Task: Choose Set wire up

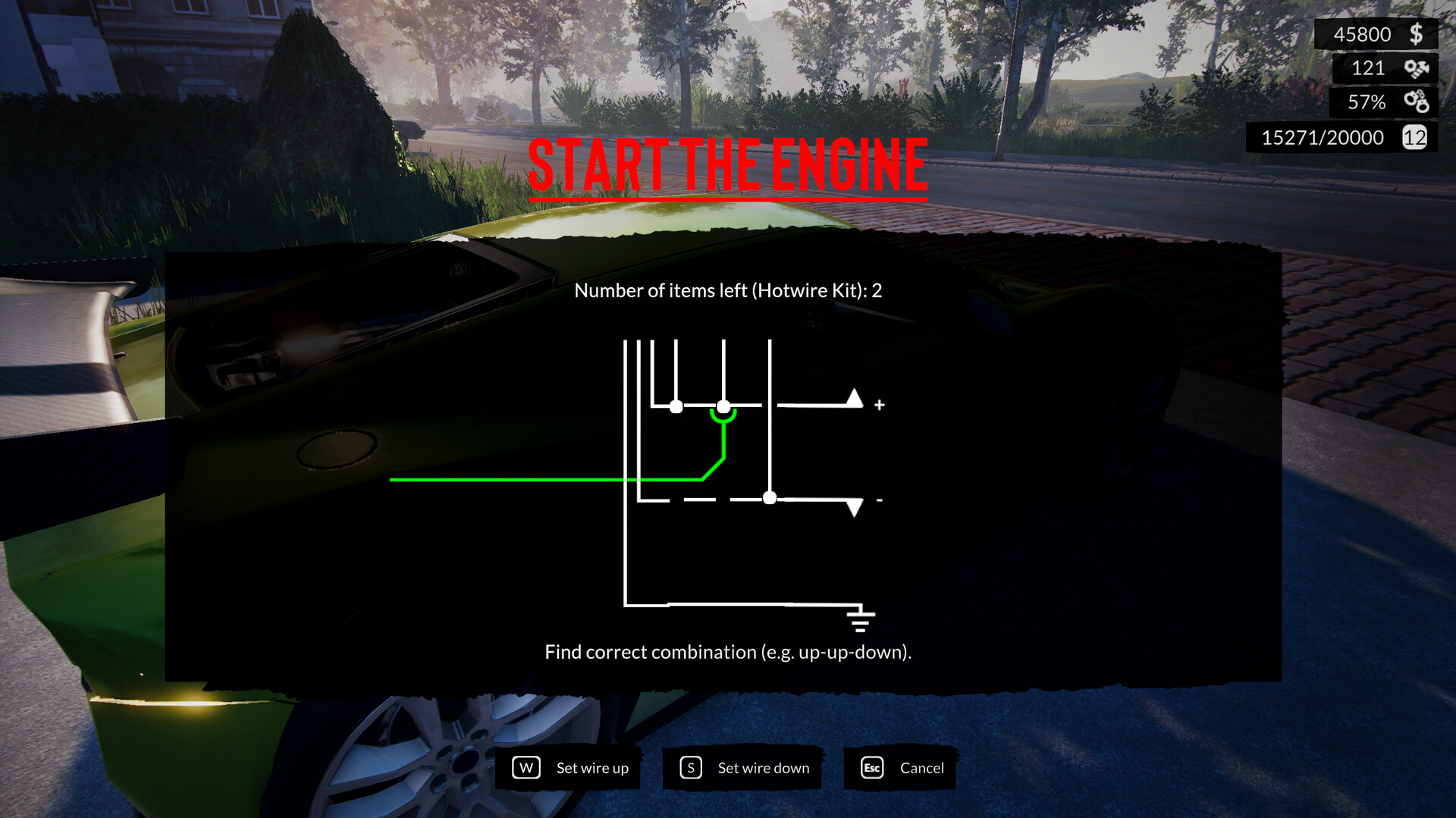Action: pos(591,767)
